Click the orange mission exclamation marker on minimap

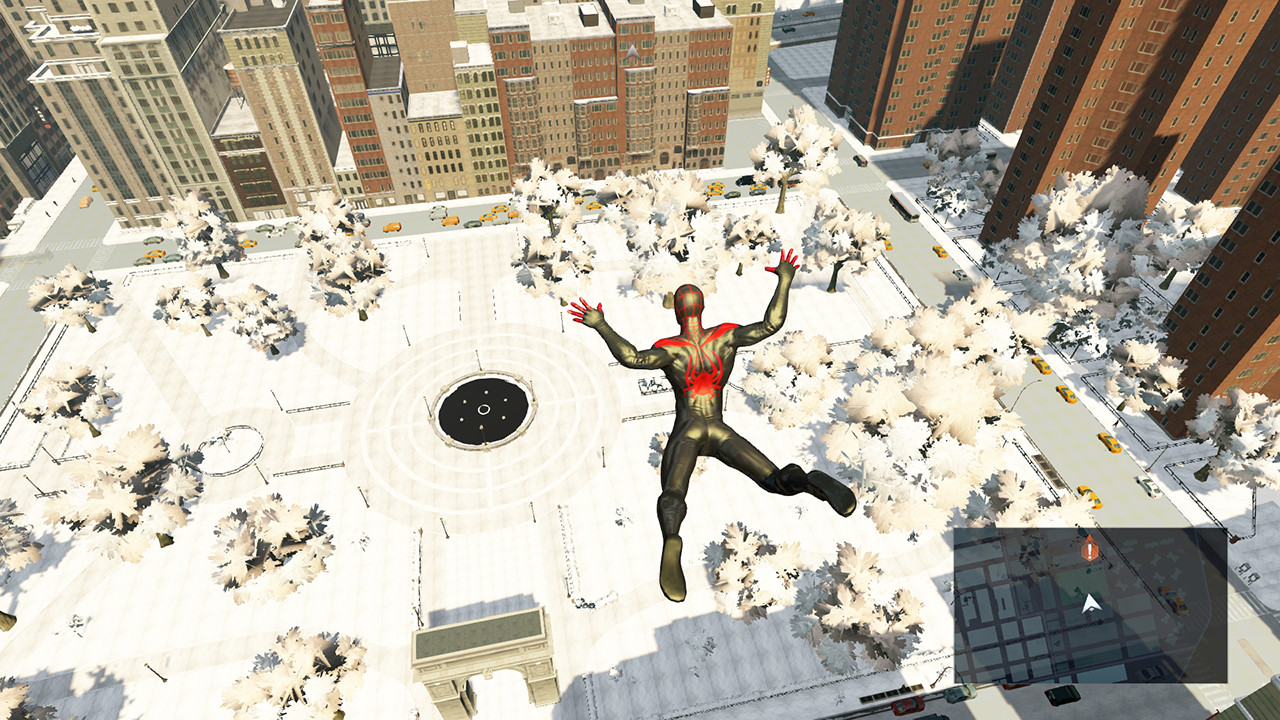[x=1089, y=550]
